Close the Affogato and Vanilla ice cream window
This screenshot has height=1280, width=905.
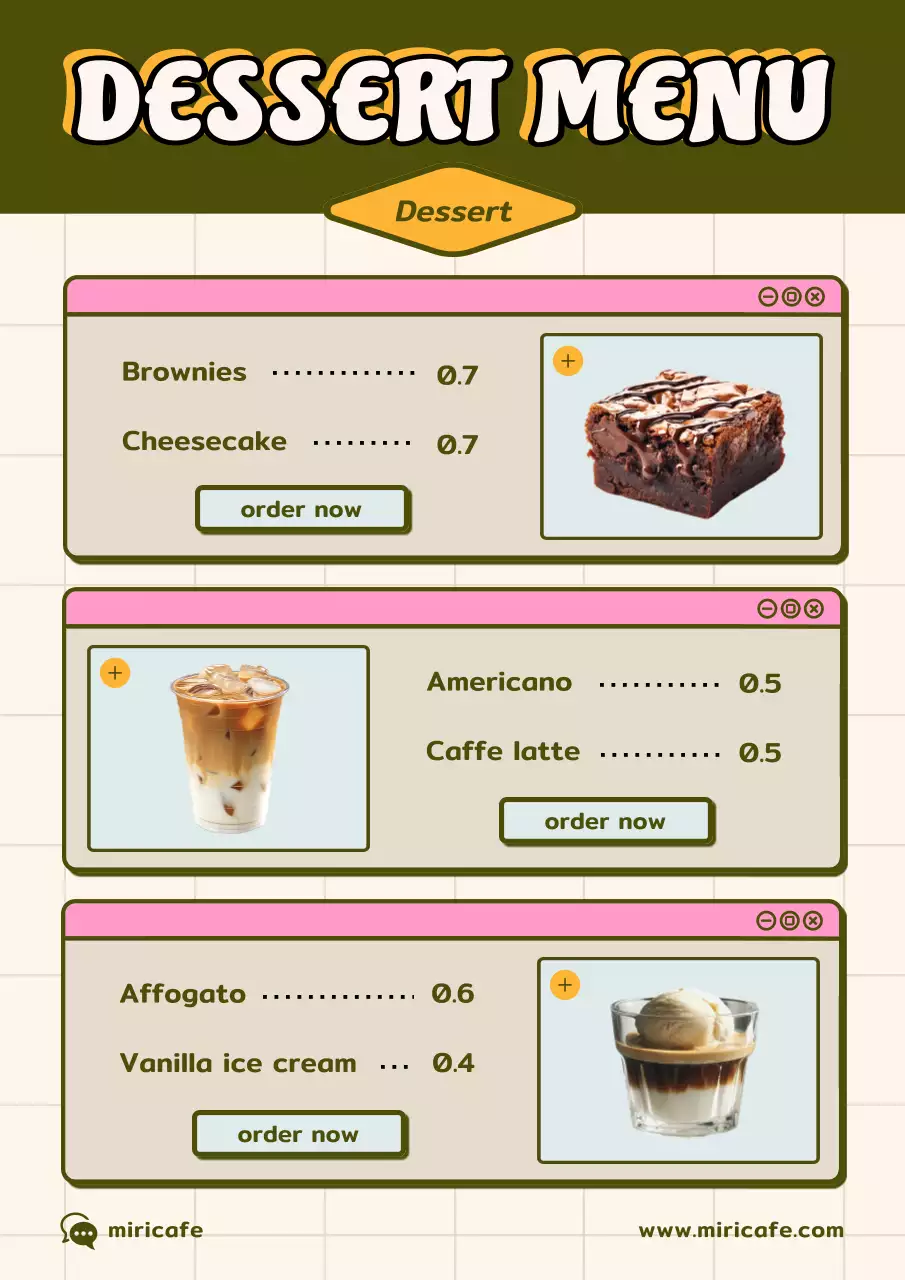coord(813,920)
